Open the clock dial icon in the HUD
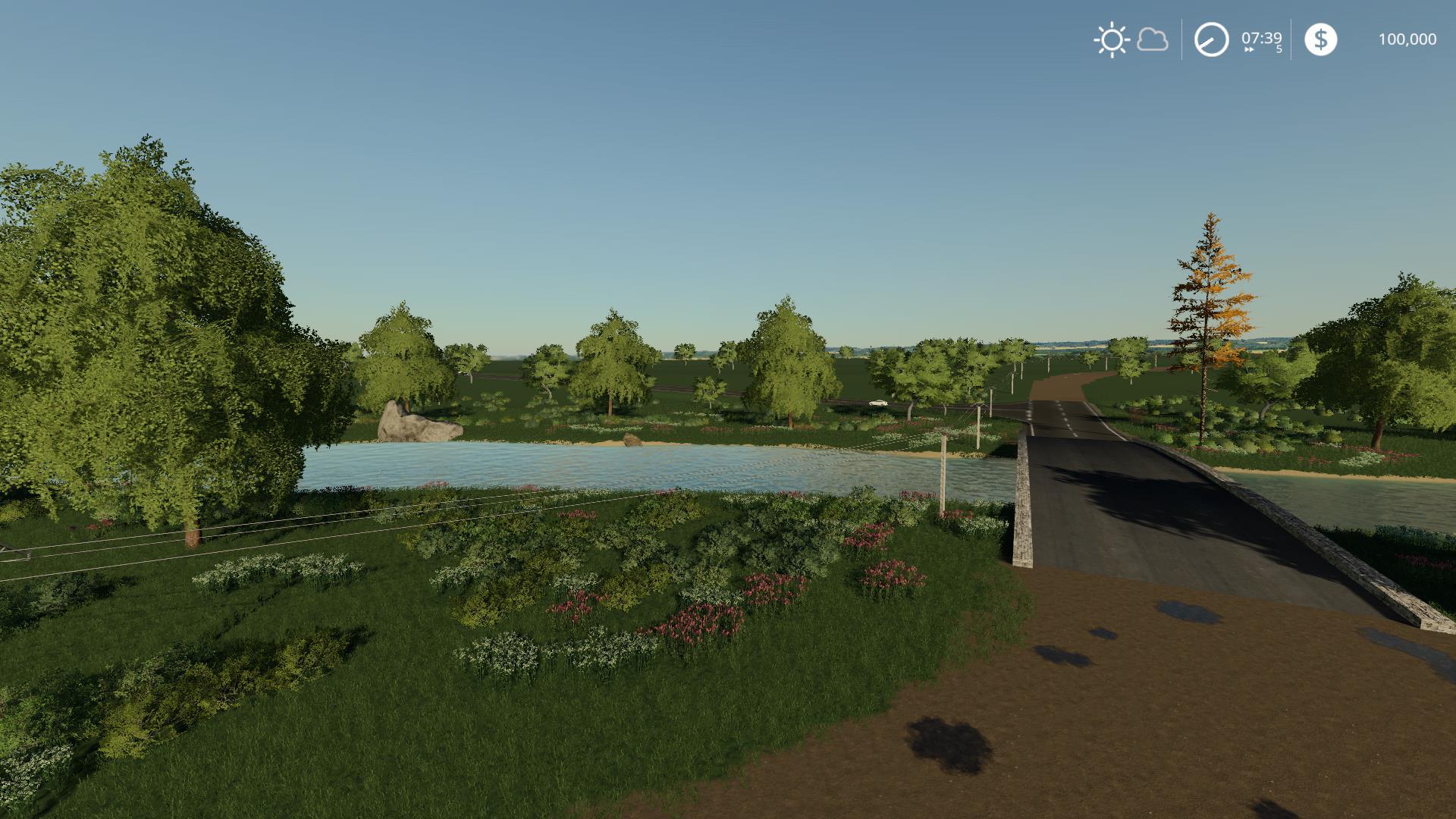 click(x=1211, y=39)
